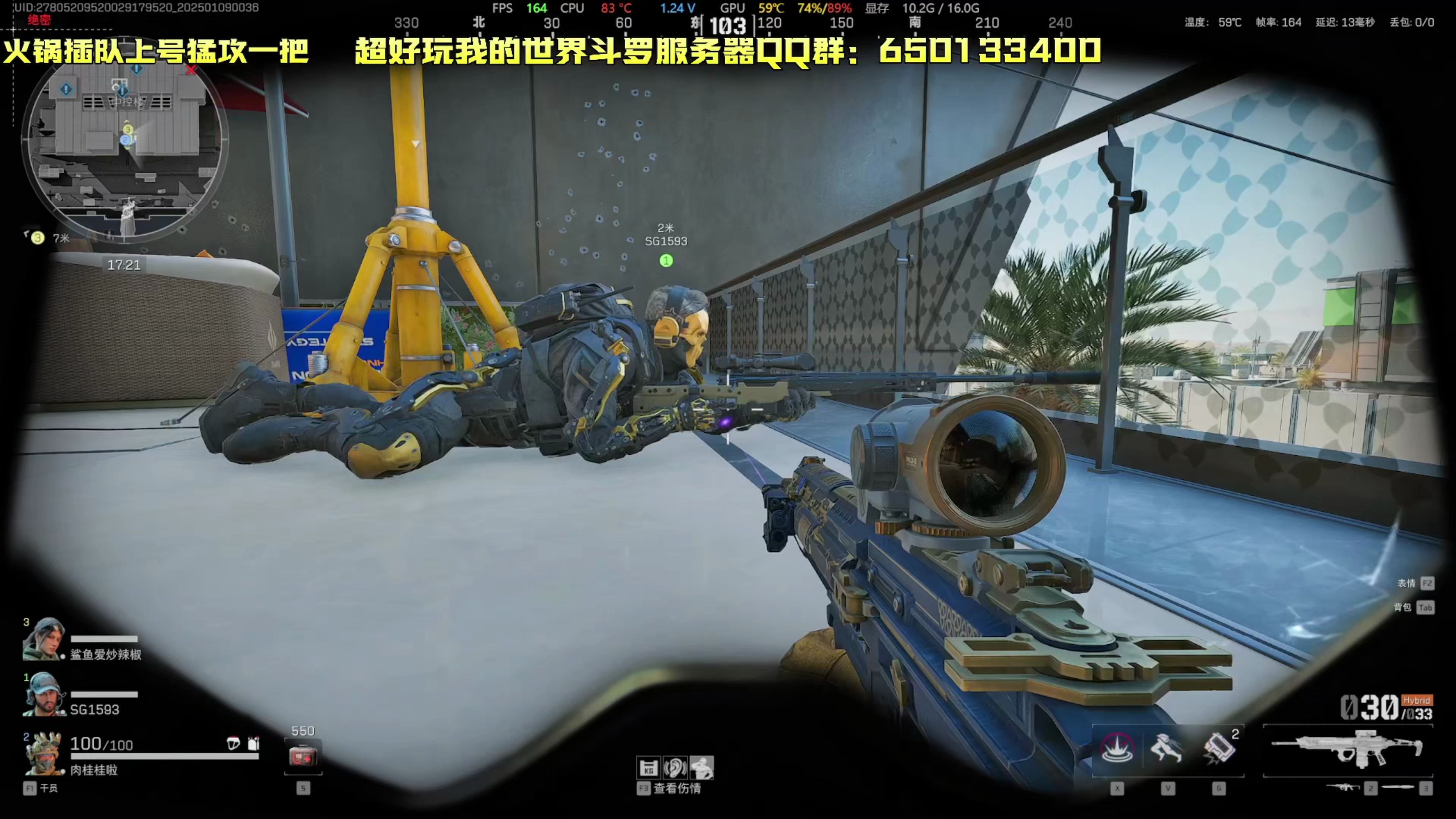Click the helmet armor icon beside health bar
Image resolution: width=1456 pixels, height=819 pixels.
point(234,744)
